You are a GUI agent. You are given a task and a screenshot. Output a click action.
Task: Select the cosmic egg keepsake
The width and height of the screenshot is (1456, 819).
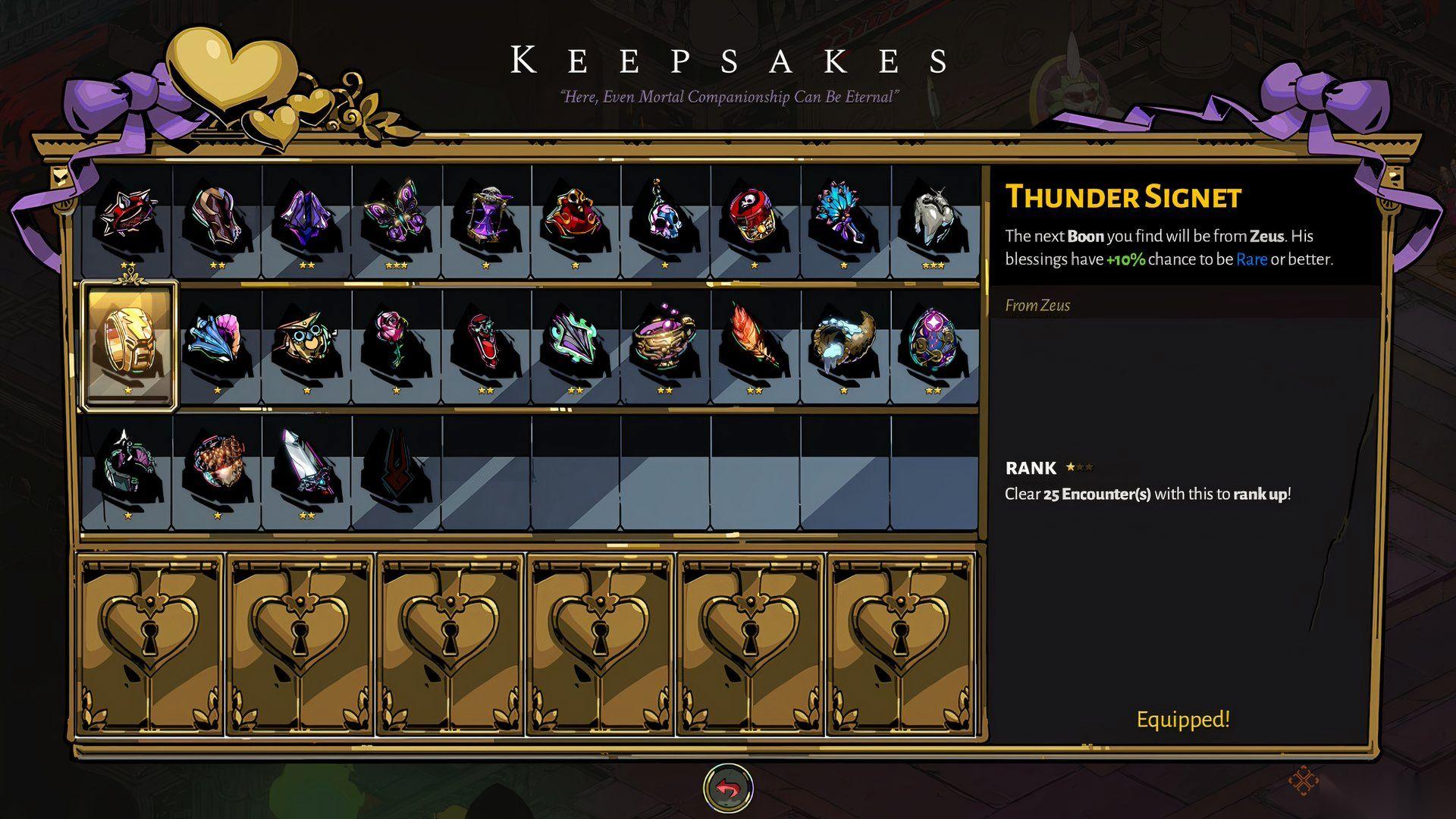(933, 343)
